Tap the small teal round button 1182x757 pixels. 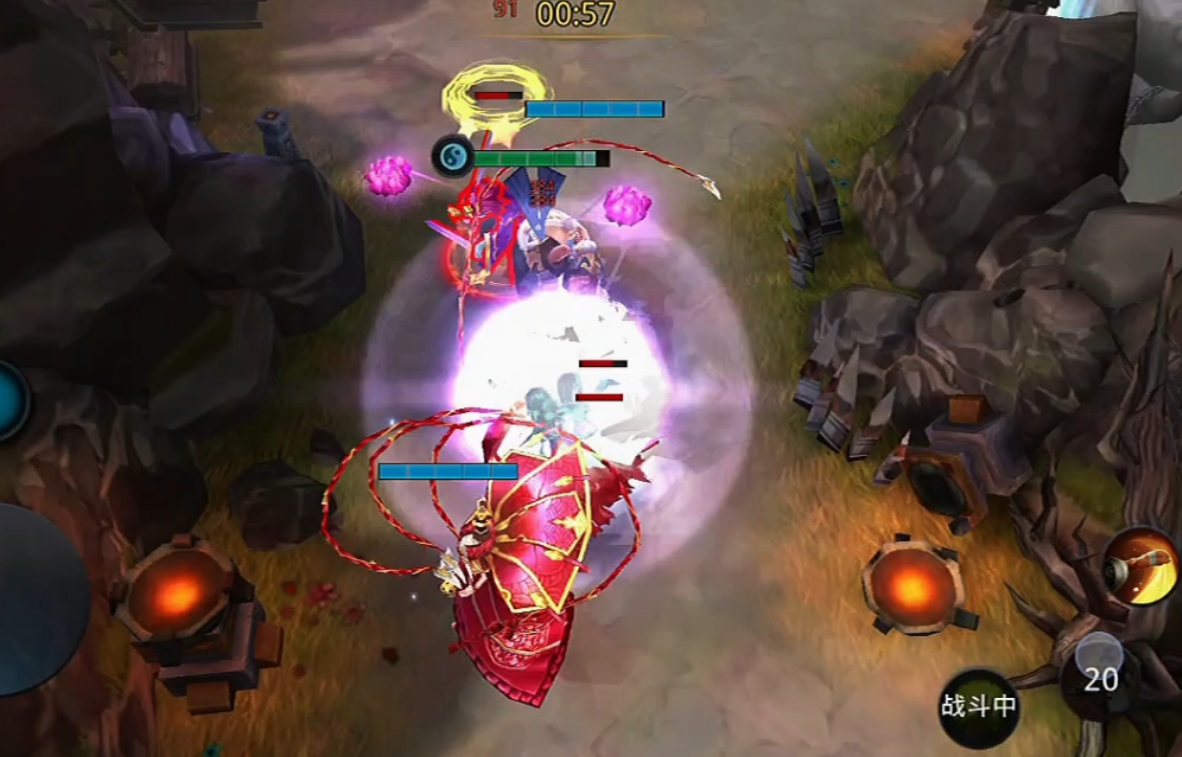[10, 401]
